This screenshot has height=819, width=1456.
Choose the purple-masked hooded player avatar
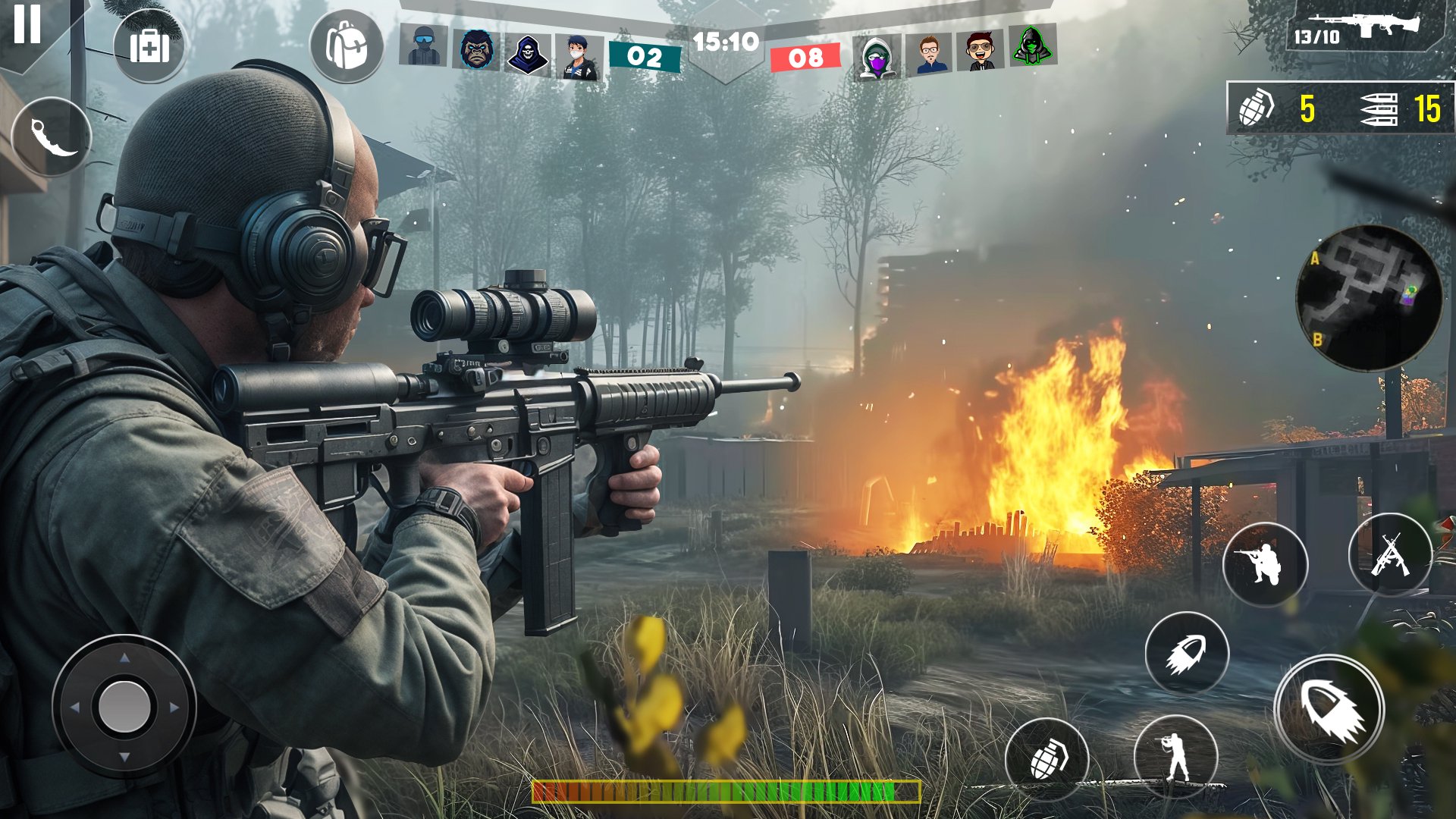[877, 57]
